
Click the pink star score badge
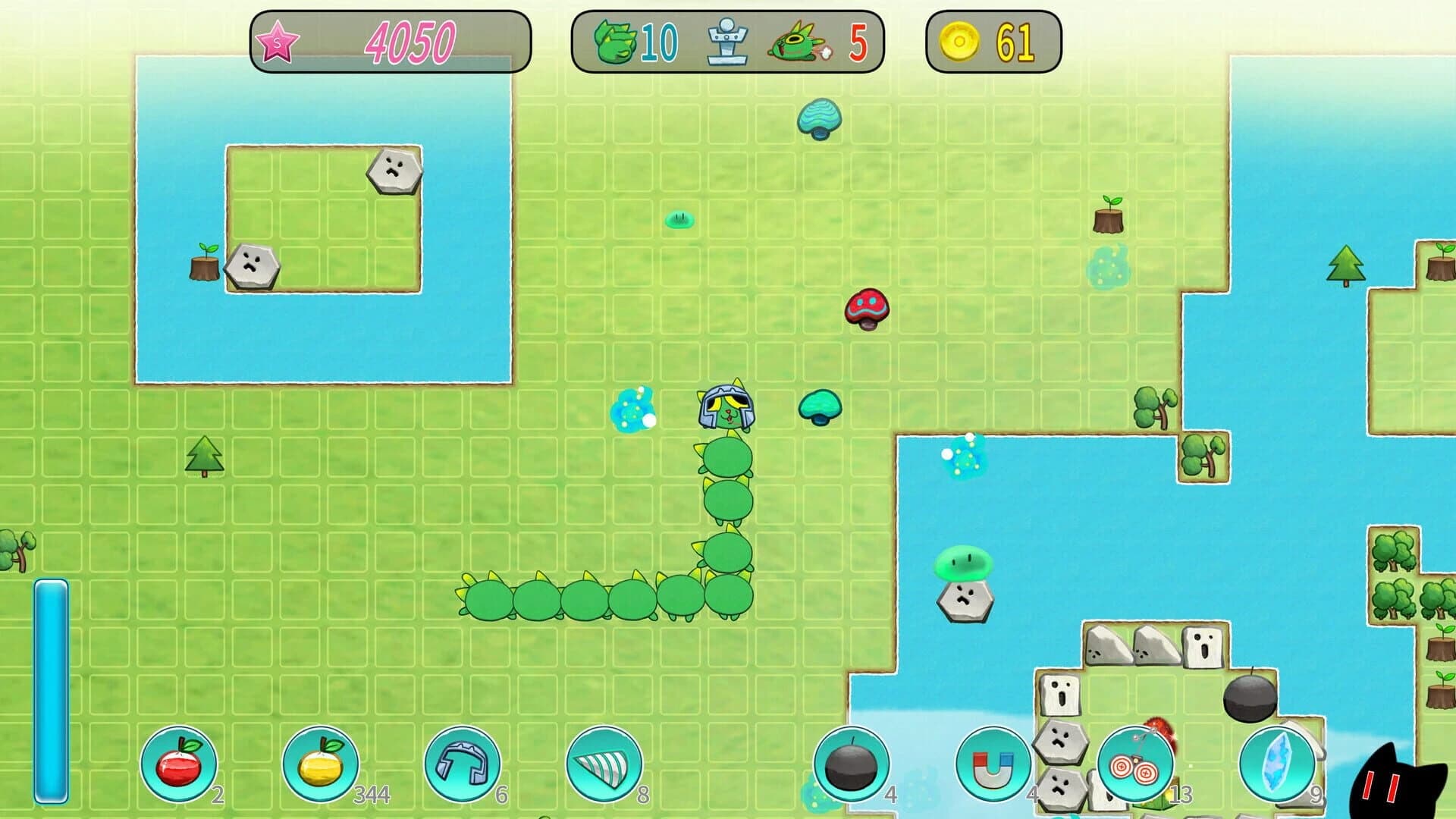279,42
